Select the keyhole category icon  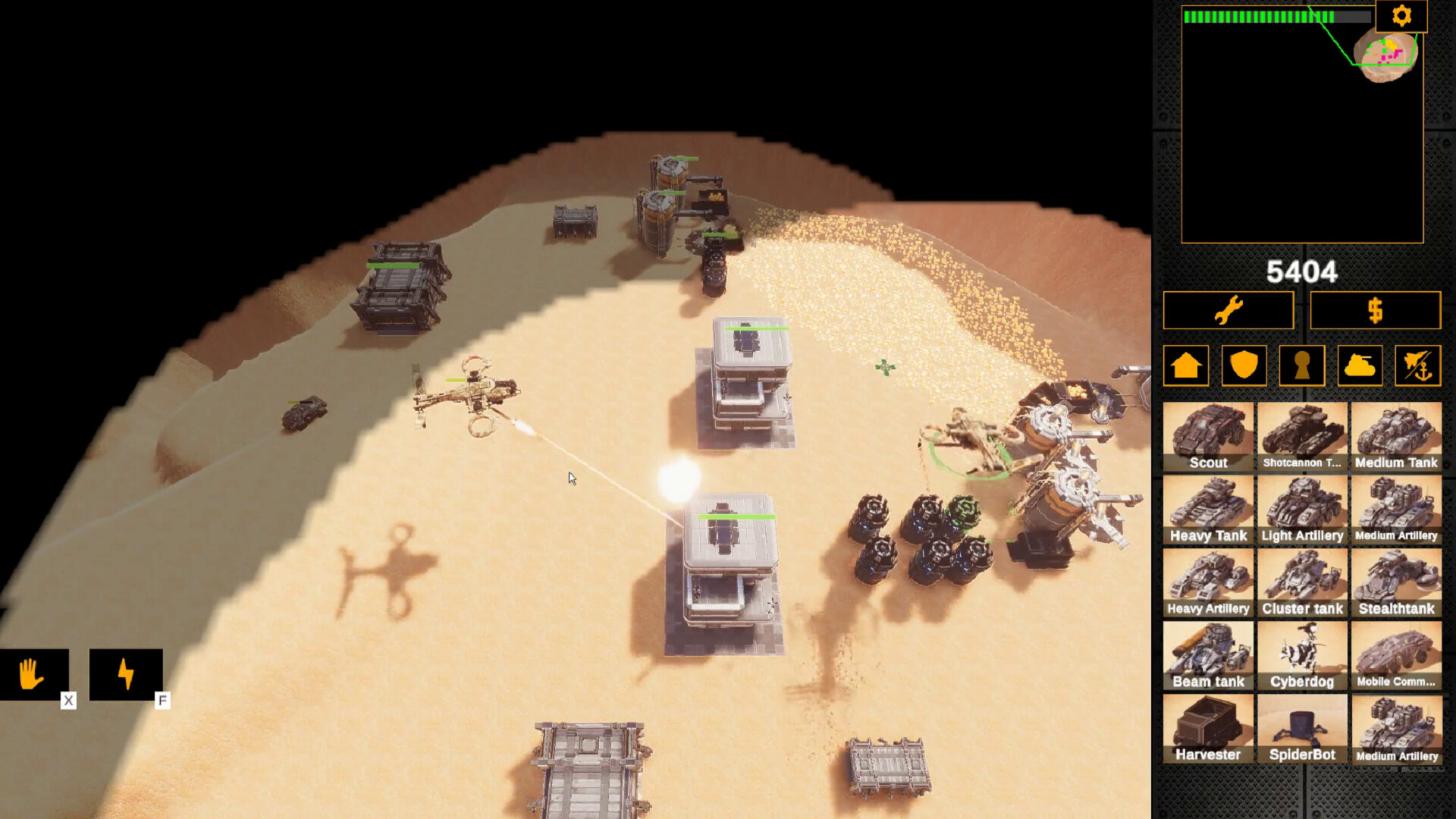click(1302, 366)
